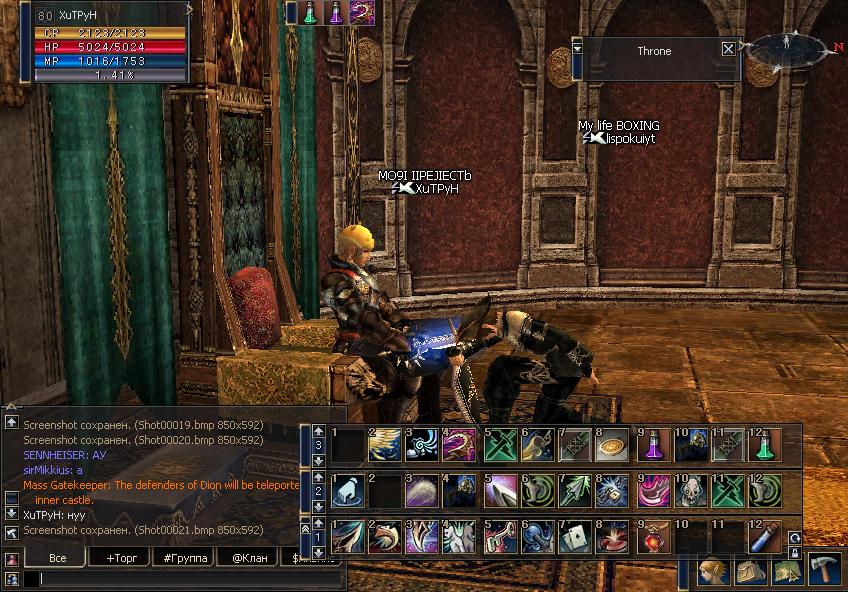This screenshot has height=592, width=848.
Task: Toggle the hotbar lock padlock button
Action: 795,552
